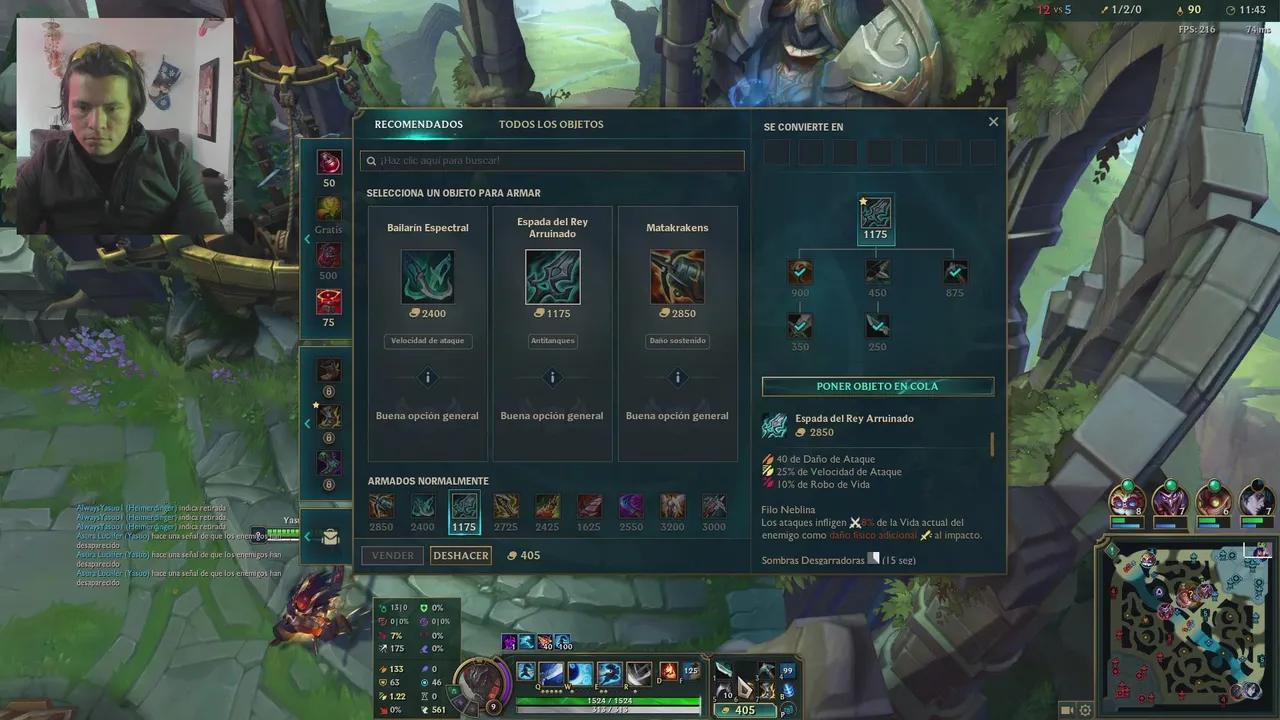Collapse the shop sidebar using the bottom chevron
Image resolution: width=1280 pixels, height=720 pixels.
point(307,536)
